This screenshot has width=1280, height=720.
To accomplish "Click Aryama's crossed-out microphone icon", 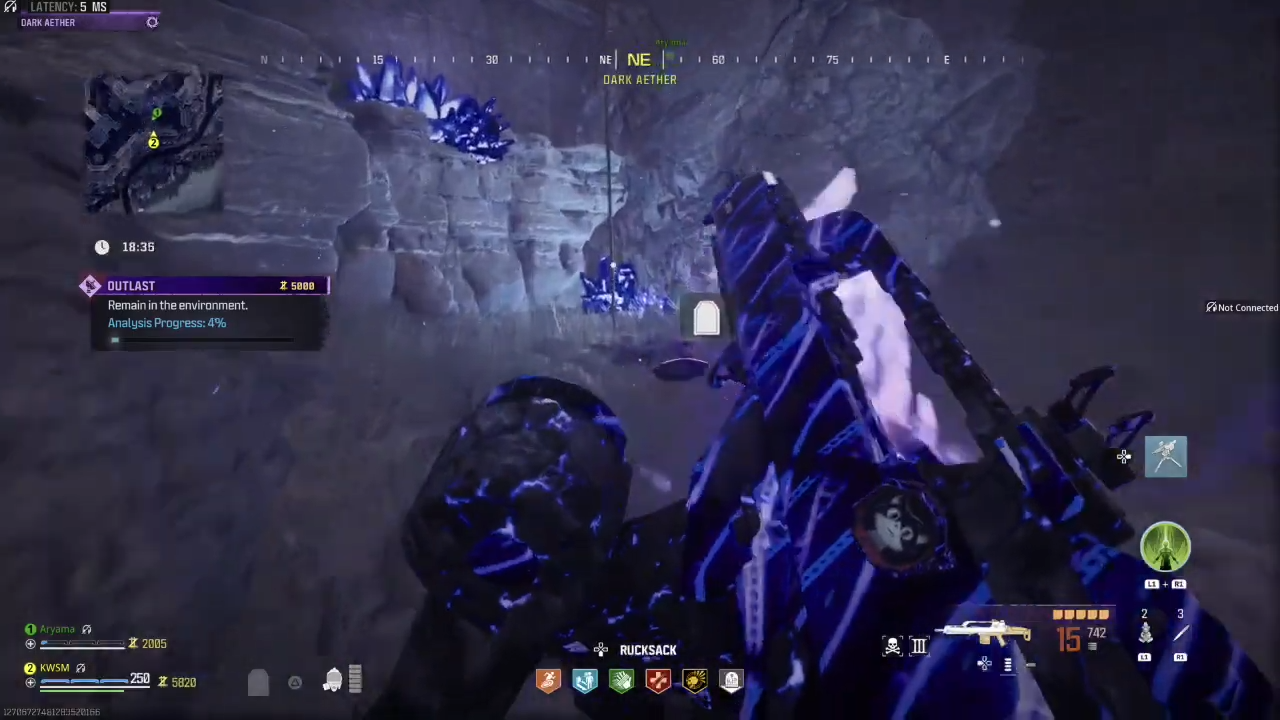I will coord(86,629).
